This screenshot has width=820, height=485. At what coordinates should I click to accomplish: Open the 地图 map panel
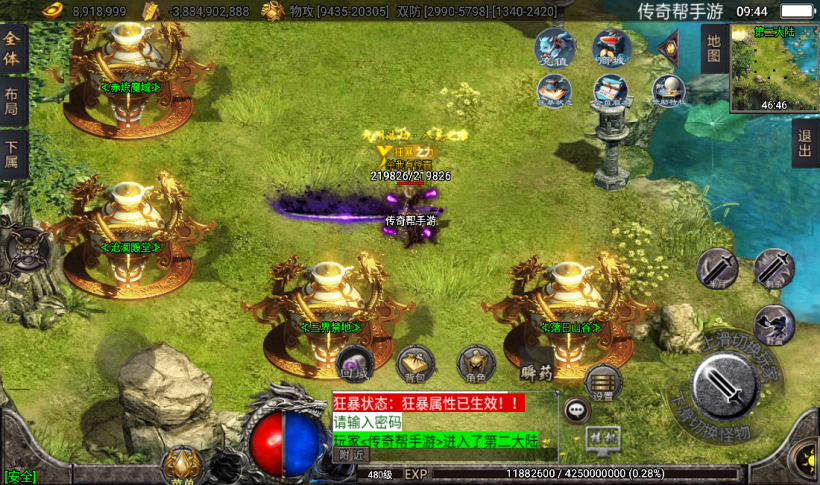coord(712,49)
